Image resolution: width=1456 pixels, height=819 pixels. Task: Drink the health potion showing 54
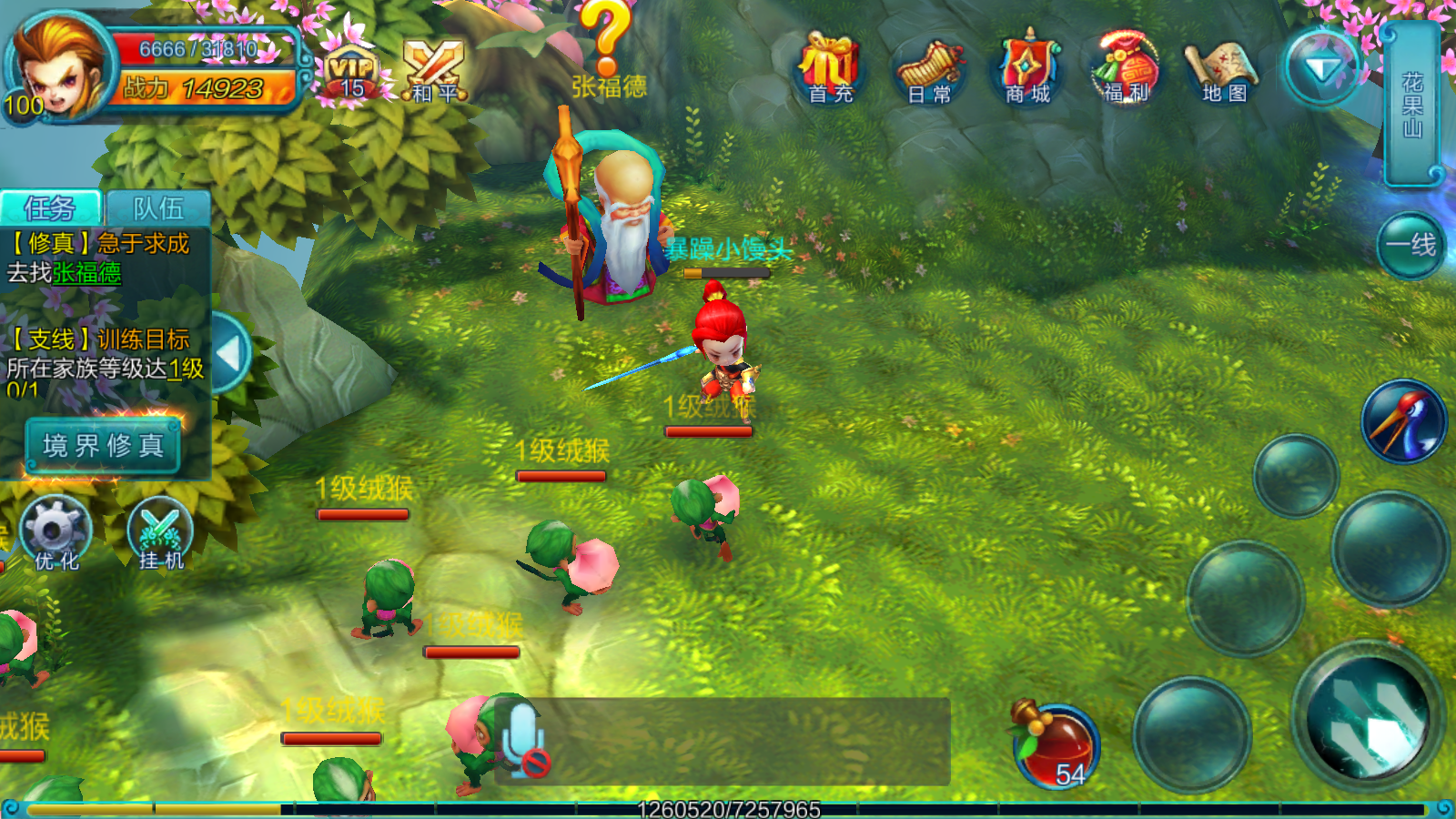1056,746
